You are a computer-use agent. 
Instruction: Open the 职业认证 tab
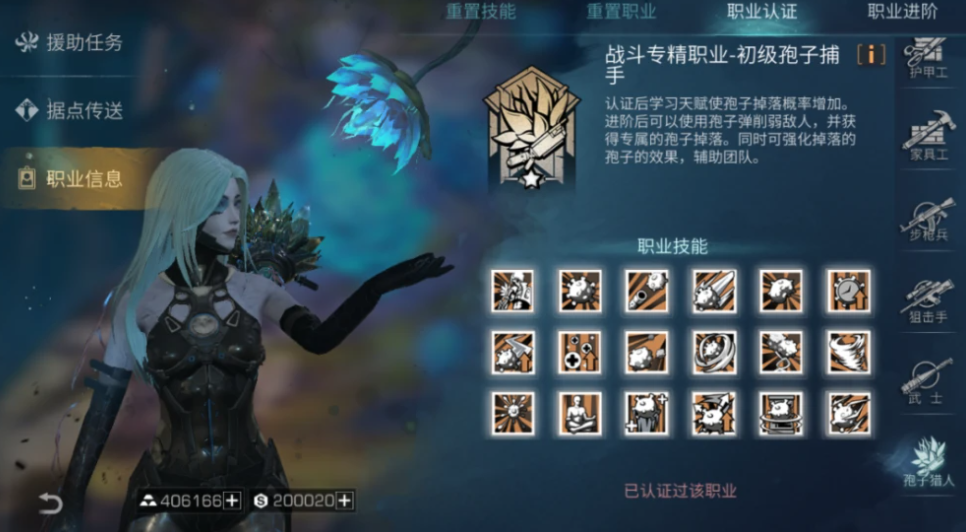(x=762, y=12)
